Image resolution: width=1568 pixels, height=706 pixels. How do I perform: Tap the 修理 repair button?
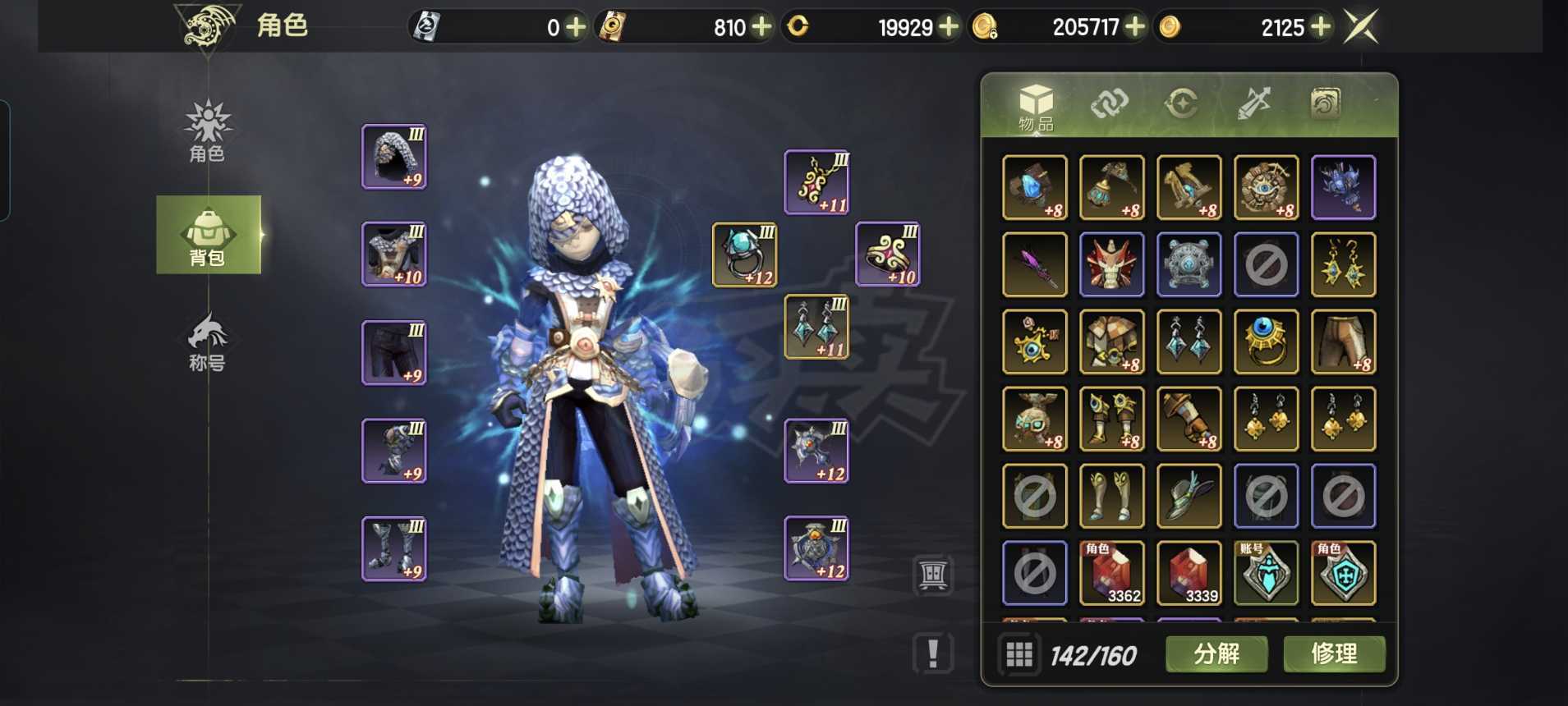click(x=1334, y=654)
